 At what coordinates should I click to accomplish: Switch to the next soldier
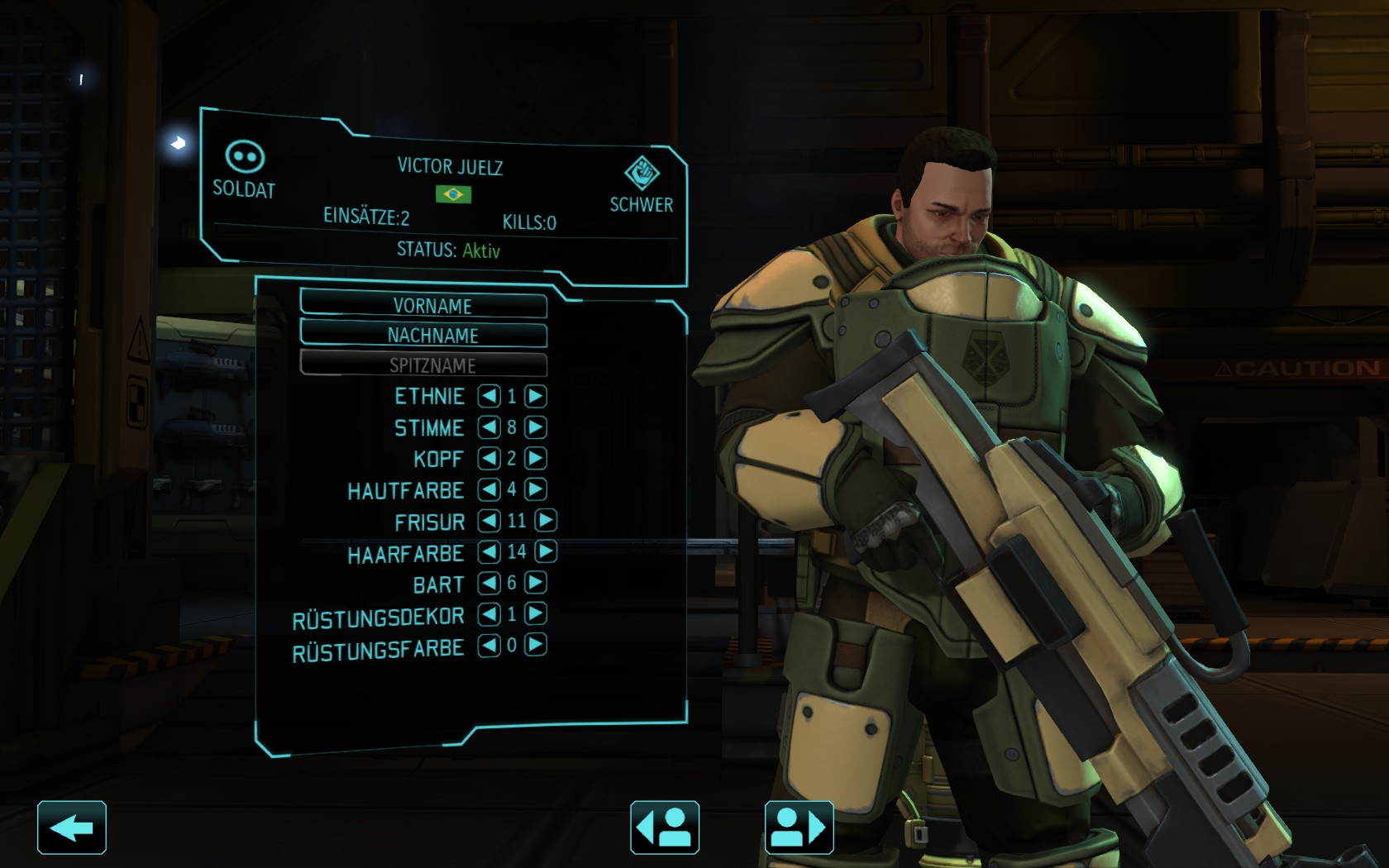(799, 827)
